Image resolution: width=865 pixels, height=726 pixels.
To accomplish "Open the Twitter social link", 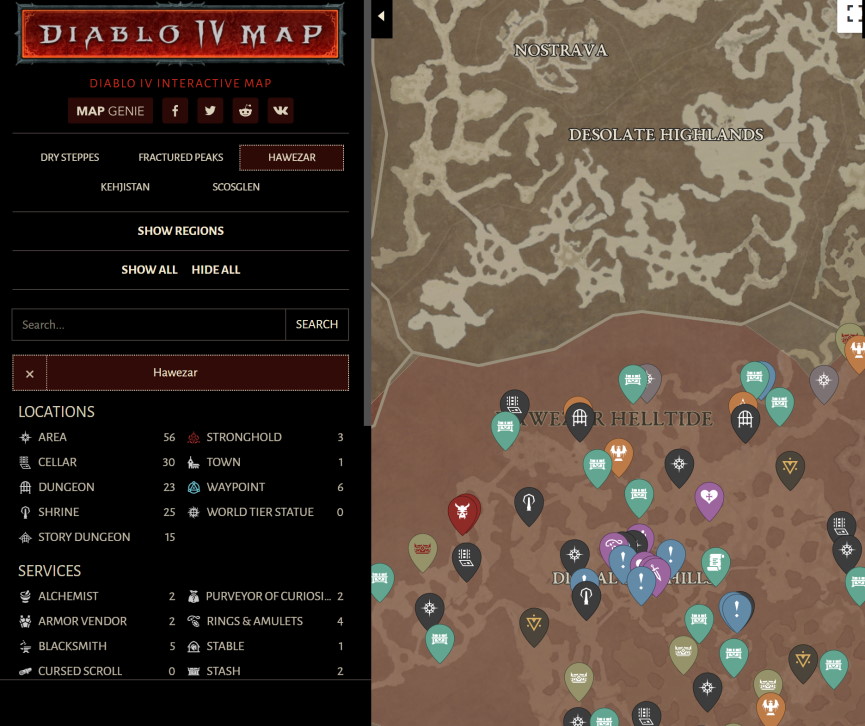I will coord(210,111).
